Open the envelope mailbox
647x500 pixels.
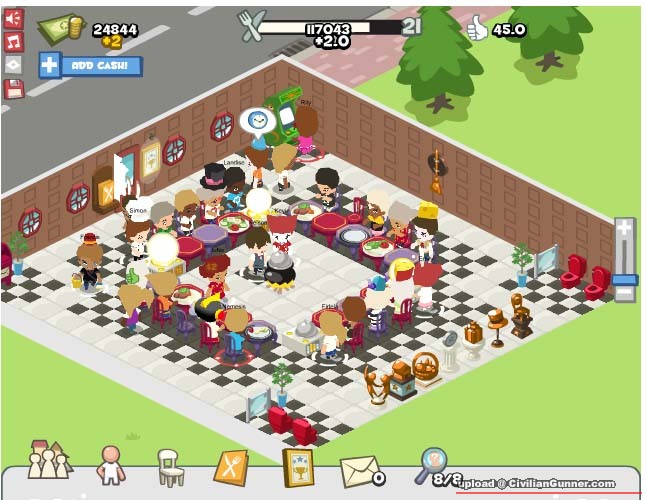click(x=360, y=470)
